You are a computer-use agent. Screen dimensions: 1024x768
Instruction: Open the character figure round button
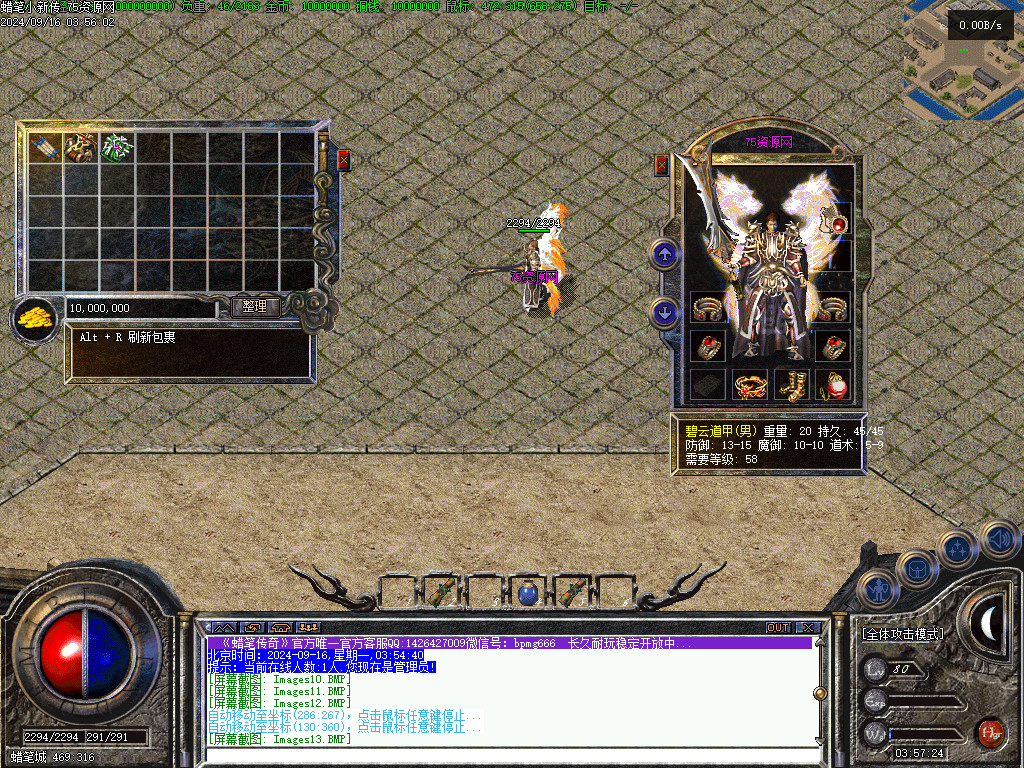877,590
